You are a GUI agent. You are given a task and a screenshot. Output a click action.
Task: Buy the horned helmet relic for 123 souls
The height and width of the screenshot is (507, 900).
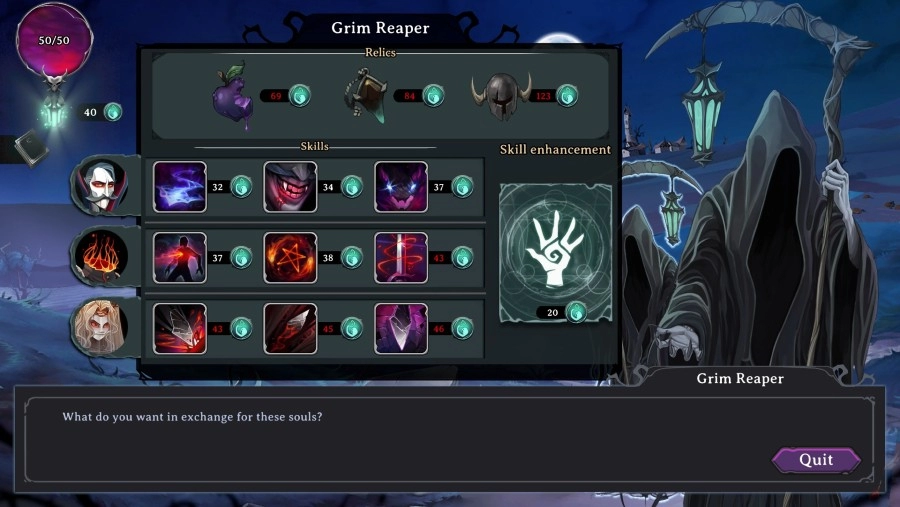pyautogui.click(x=501, y=97)
